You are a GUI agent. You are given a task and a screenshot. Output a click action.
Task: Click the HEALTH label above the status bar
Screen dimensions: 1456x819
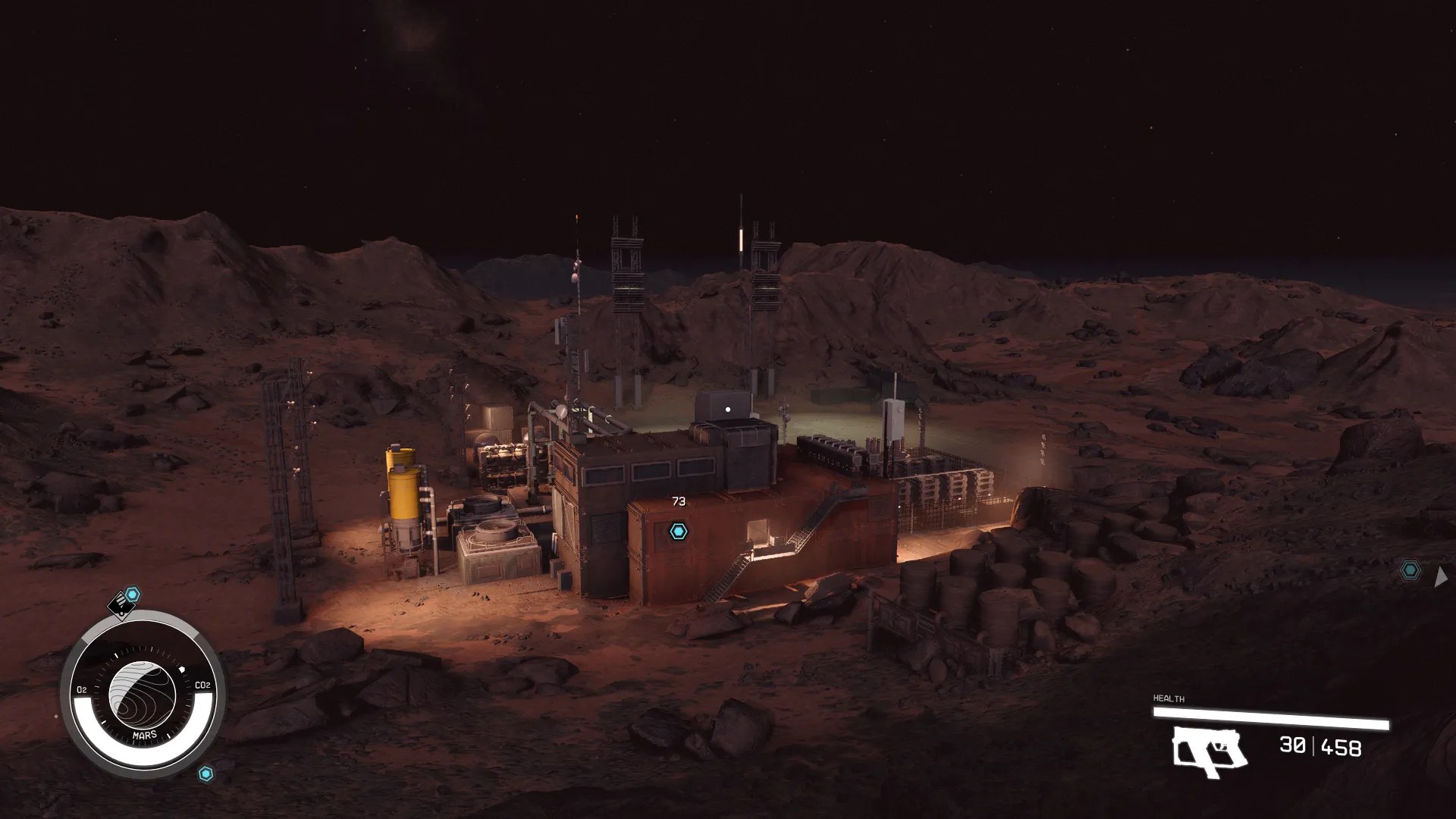pos(1169,698)
